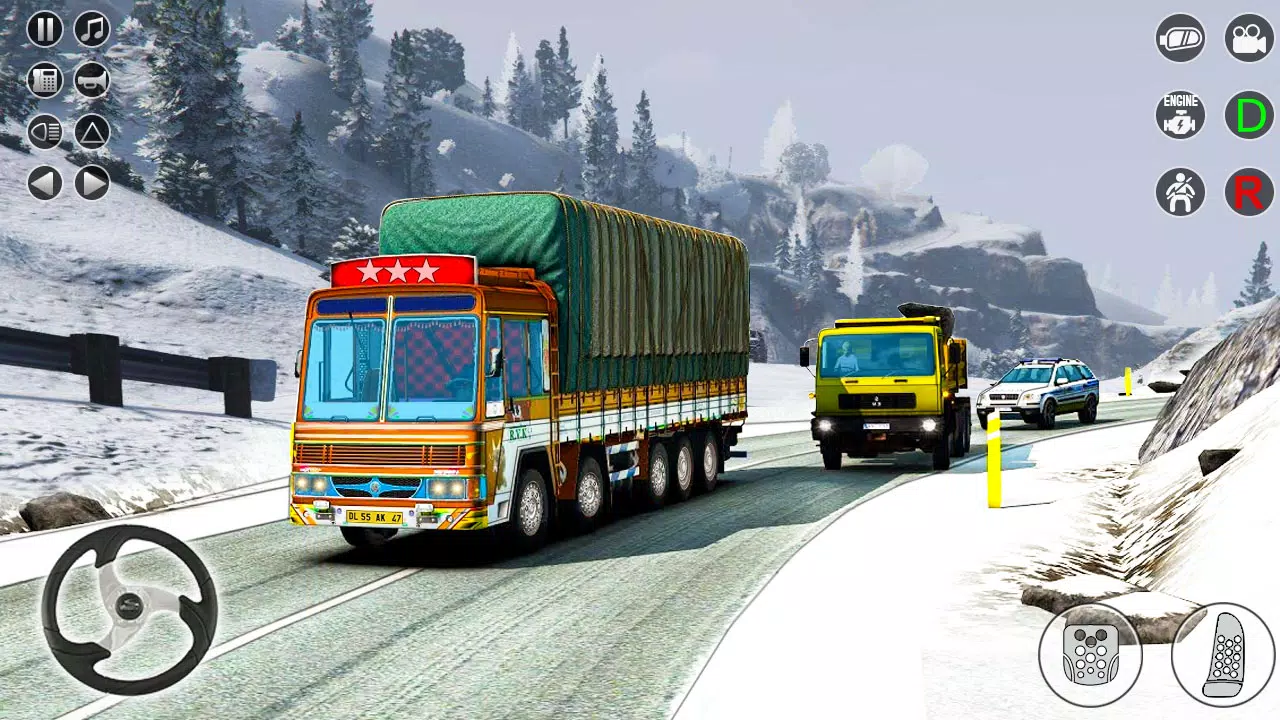This screenshot has height=720, width=1280.
Task: Shift into Reverse with the R button
Action: click(1249, 192)
